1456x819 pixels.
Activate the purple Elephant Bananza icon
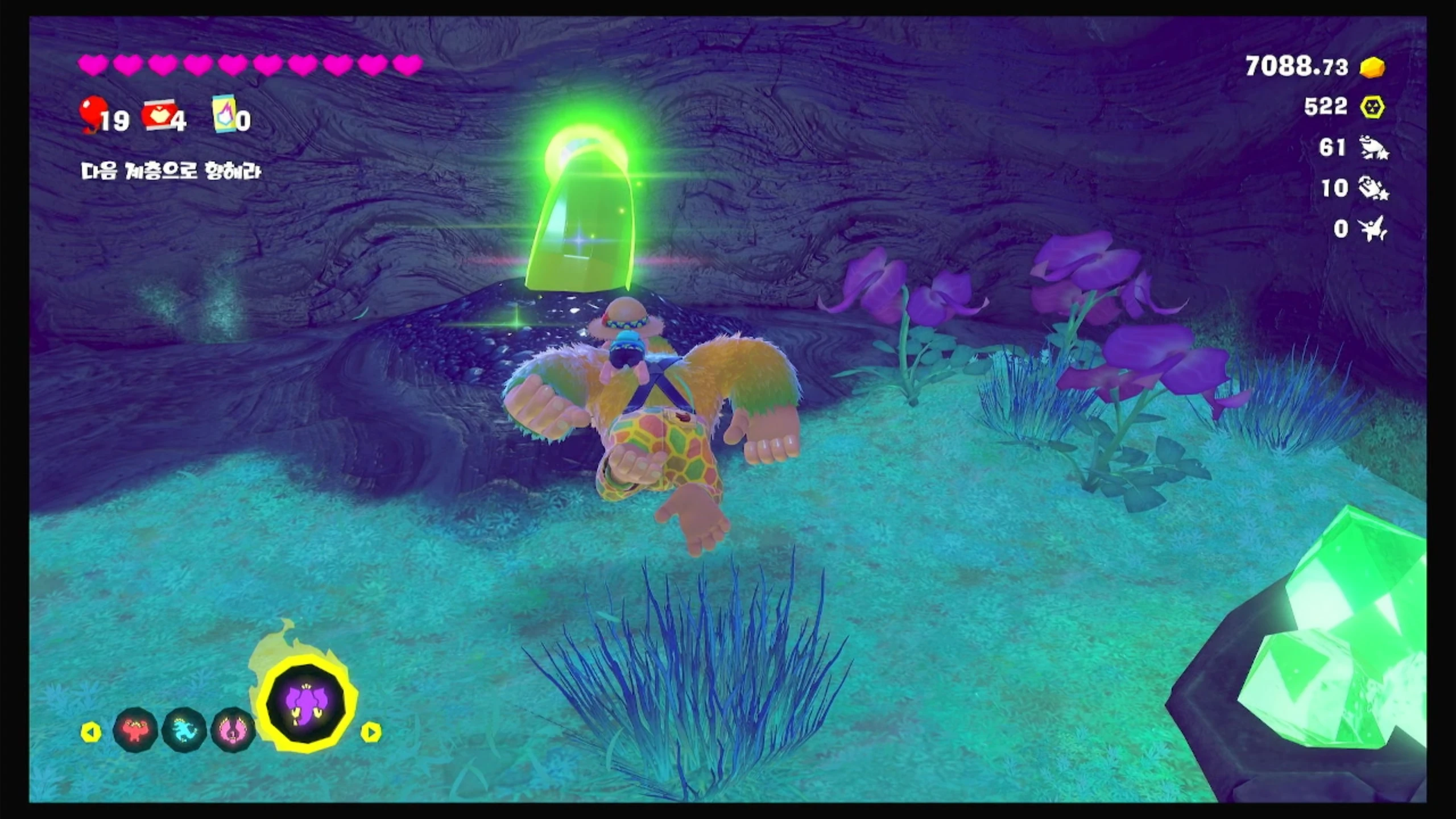pyautogui.click(x=307, y=704)
